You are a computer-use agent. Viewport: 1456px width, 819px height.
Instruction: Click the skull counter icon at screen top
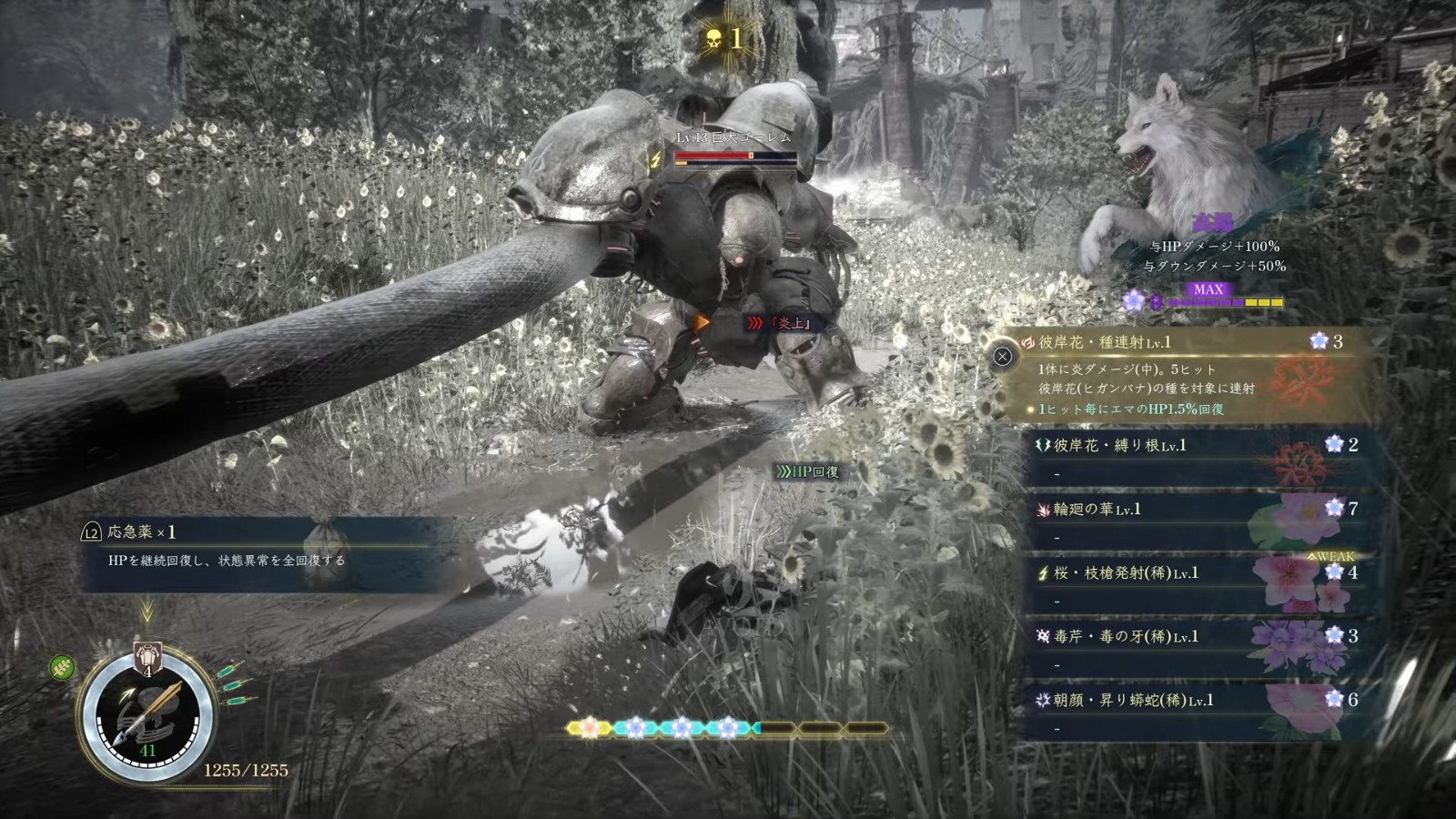pyautogui.click(x=712, y=40)
